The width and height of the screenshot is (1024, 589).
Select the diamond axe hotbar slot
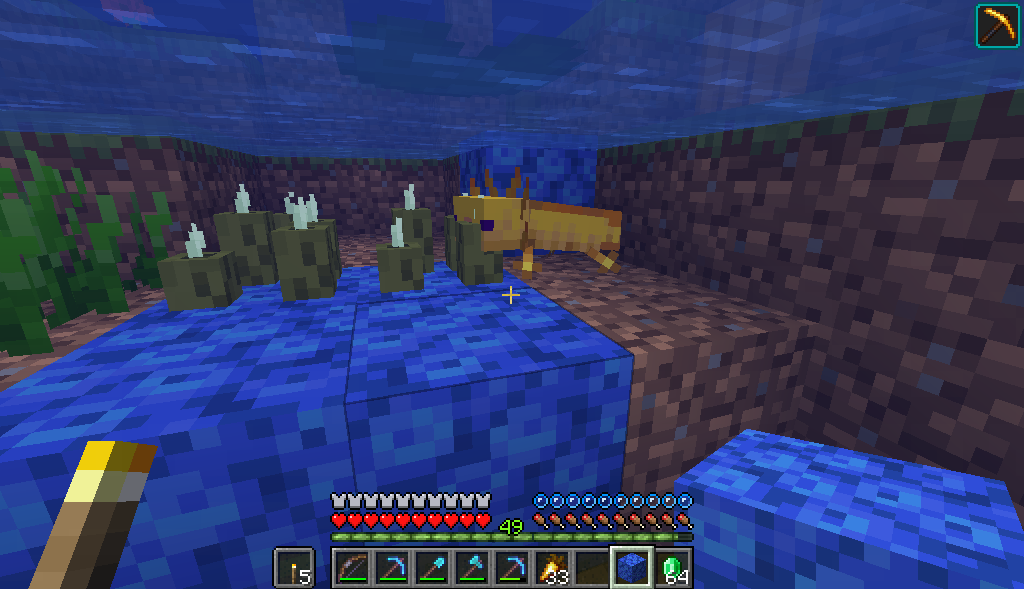[471, 567]
